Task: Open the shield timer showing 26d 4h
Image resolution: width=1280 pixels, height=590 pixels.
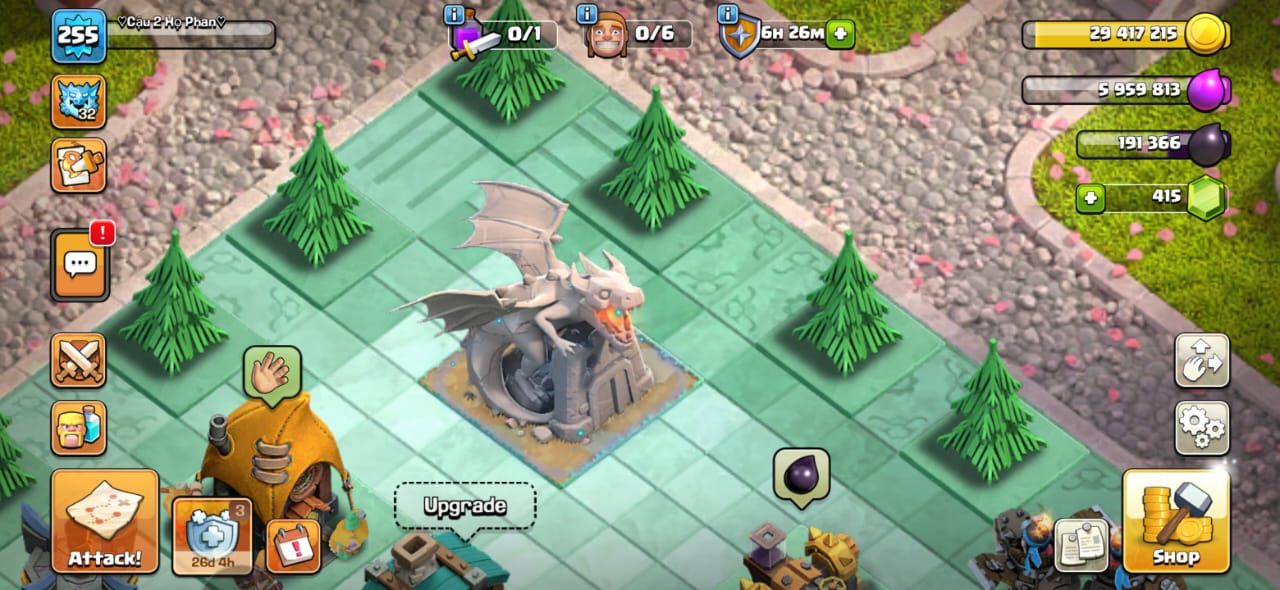Action: tap(211, 537)
